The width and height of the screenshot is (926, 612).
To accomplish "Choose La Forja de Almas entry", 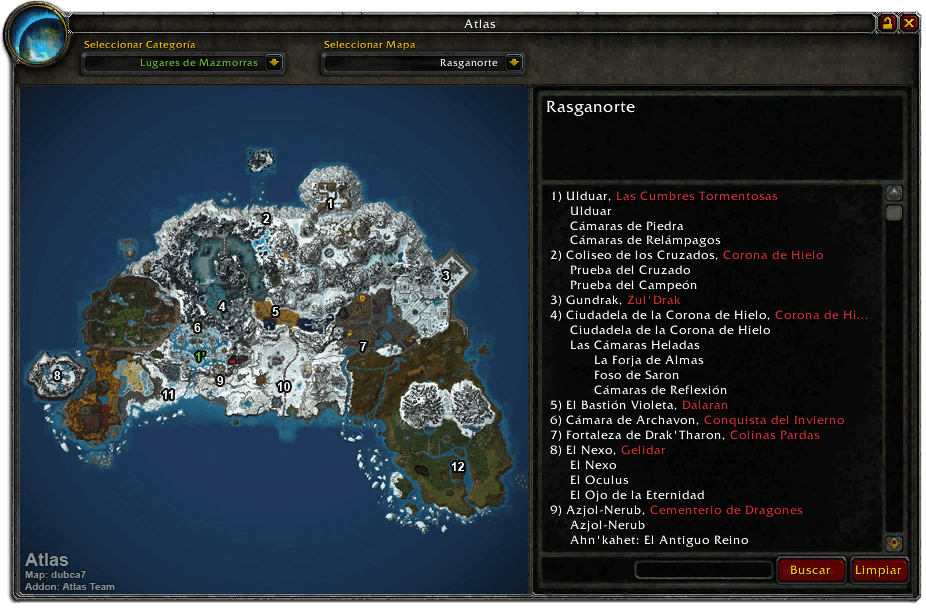I will pyautogui.click(x=648, y=360).
